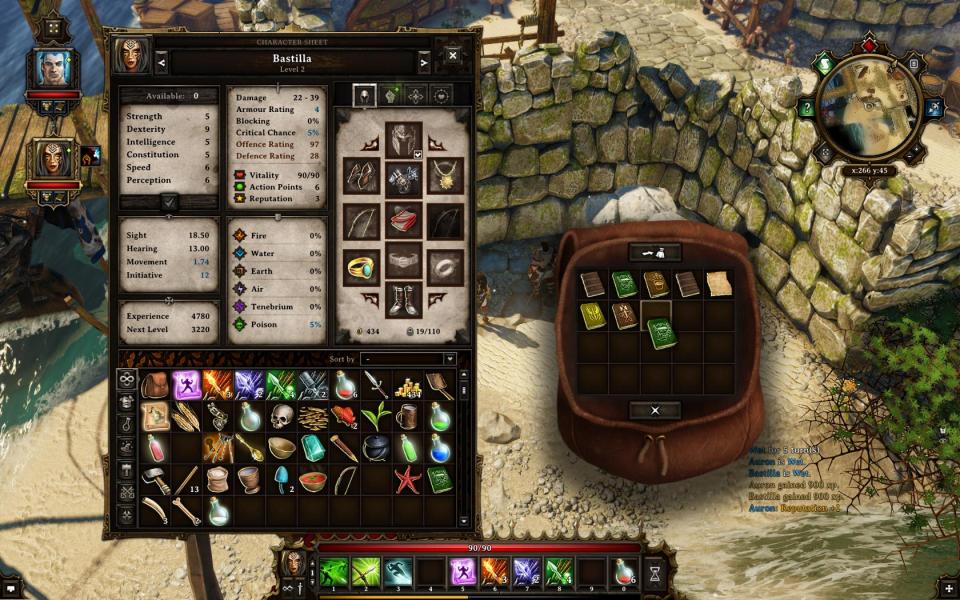Close the open backpack container
Screen dimensions: 960x600
655,410
